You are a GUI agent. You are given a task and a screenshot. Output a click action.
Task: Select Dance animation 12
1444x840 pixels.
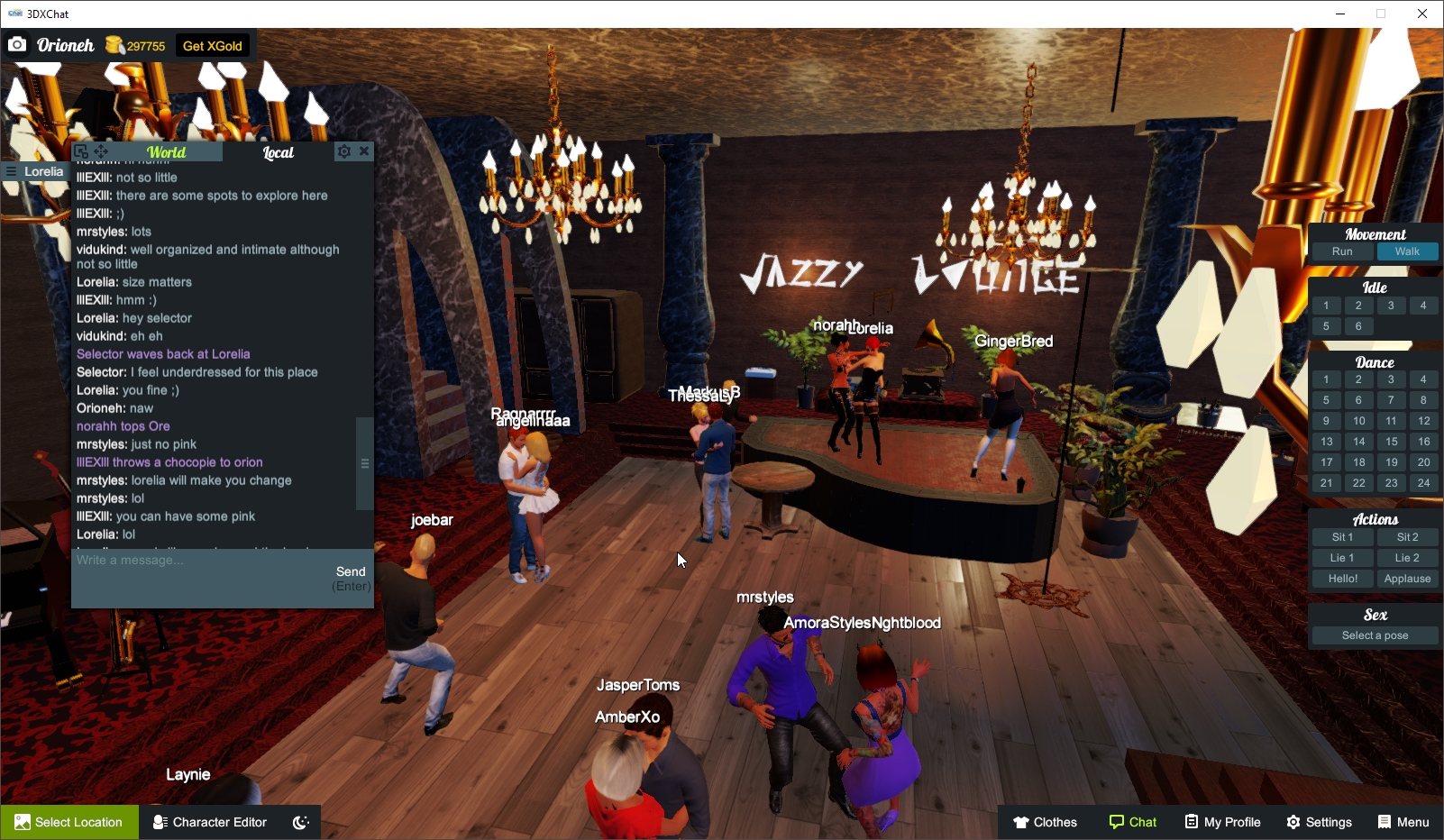[x=1424, y=420]
